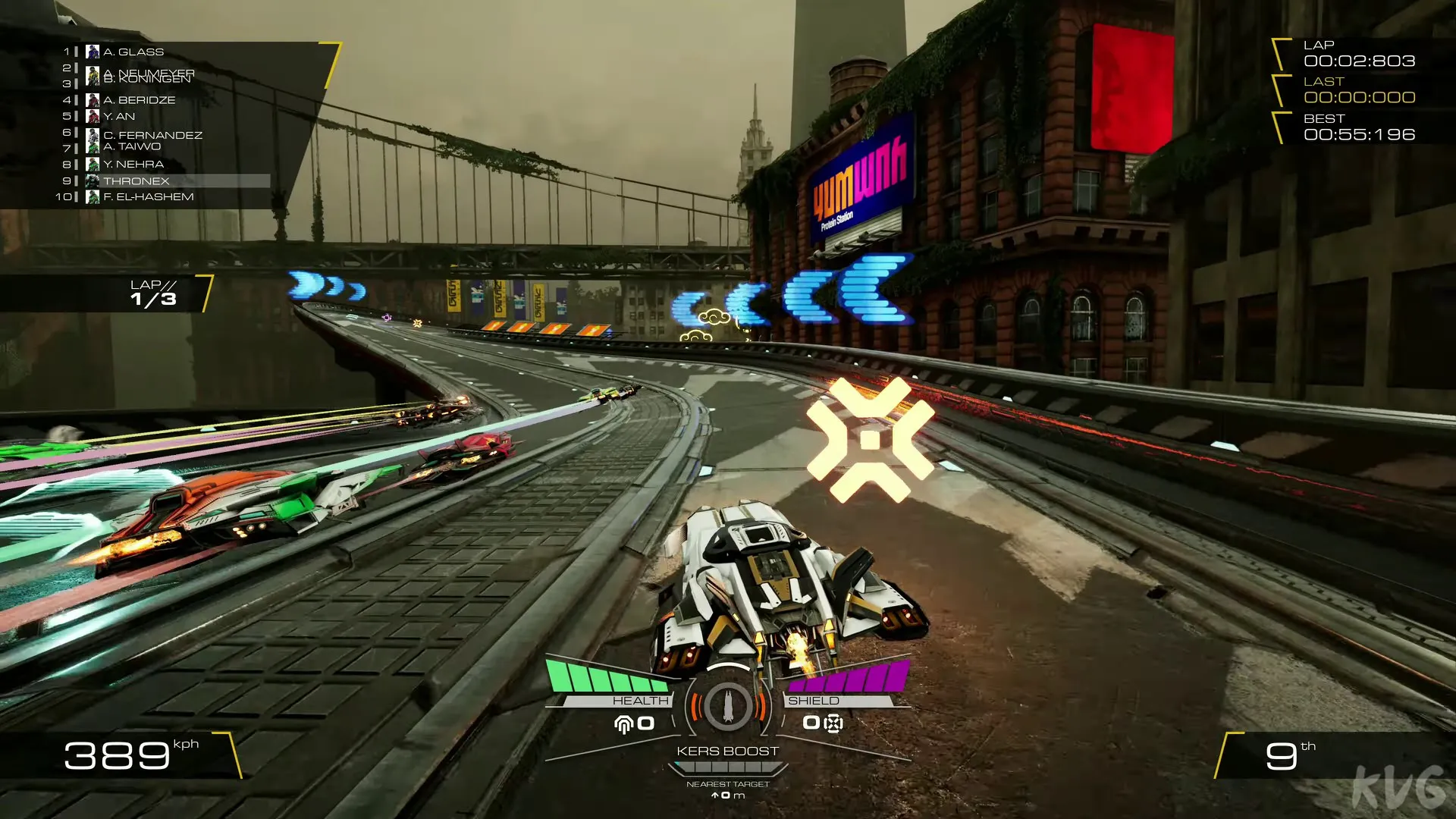Click the icon beneath the SHIELD label
The image size is (1456, 819).
point(833,723)
